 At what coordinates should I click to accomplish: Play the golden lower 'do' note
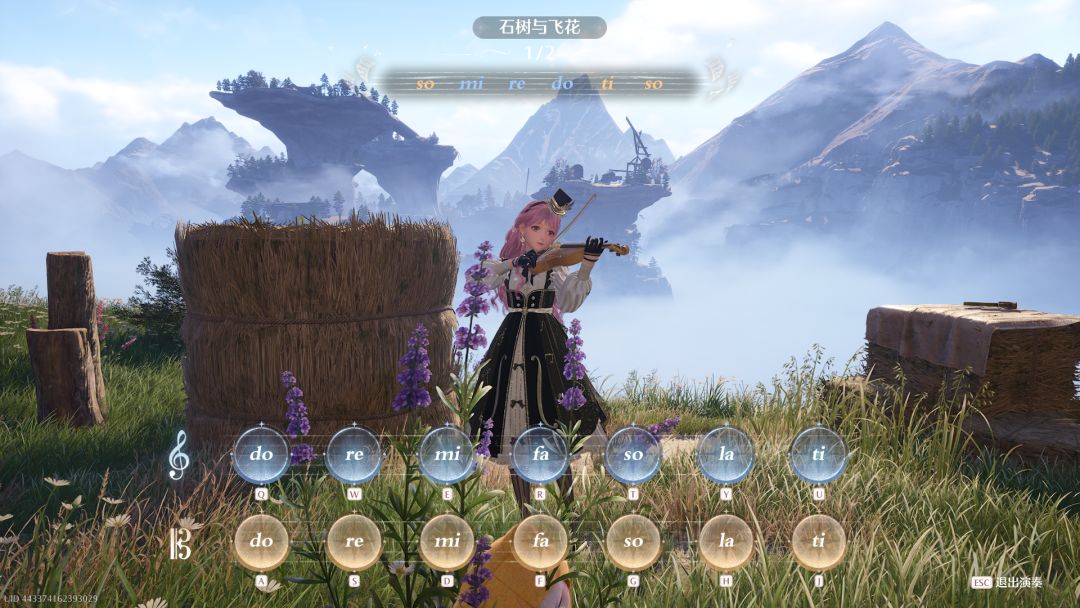tap(261, 541)
